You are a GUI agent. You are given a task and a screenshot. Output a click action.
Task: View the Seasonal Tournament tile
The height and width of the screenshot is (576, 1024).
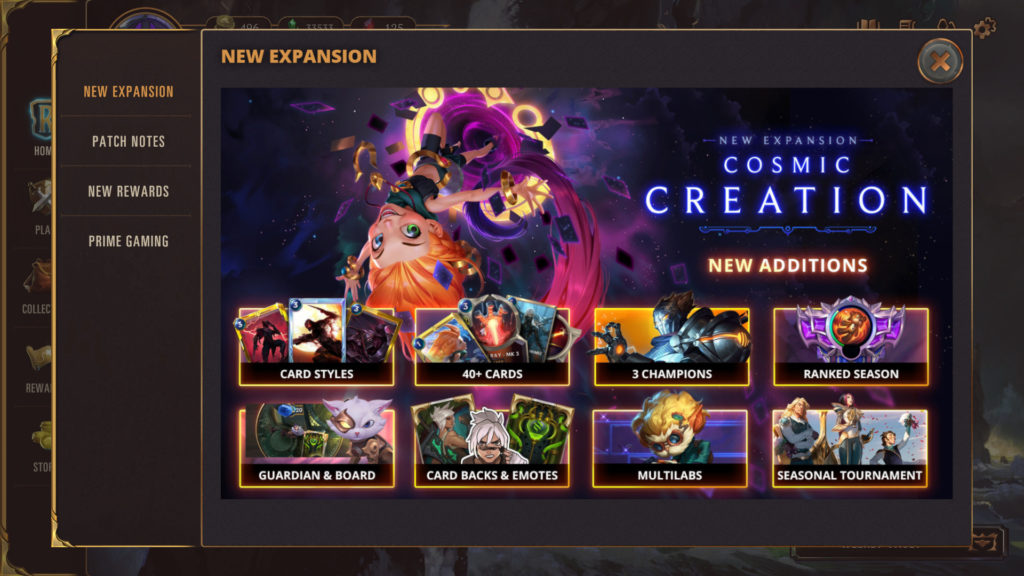tap(850, 447)
